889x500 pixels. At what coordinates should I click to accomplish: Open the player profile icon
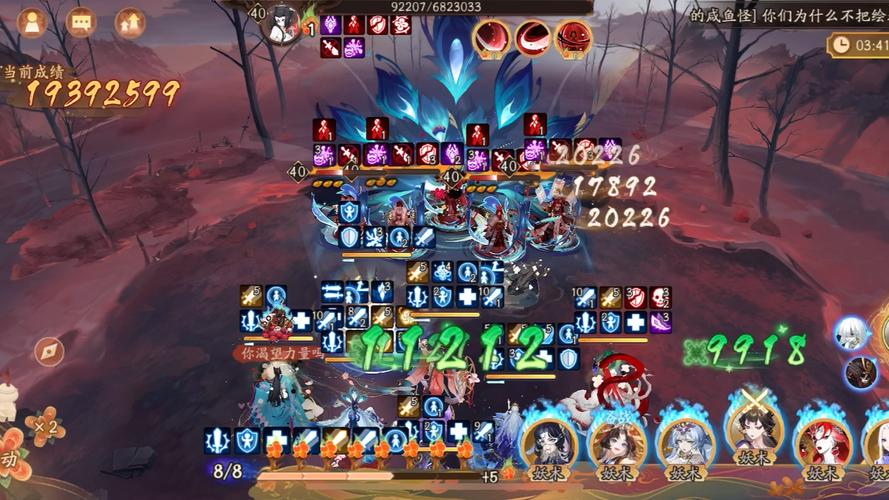33,21
